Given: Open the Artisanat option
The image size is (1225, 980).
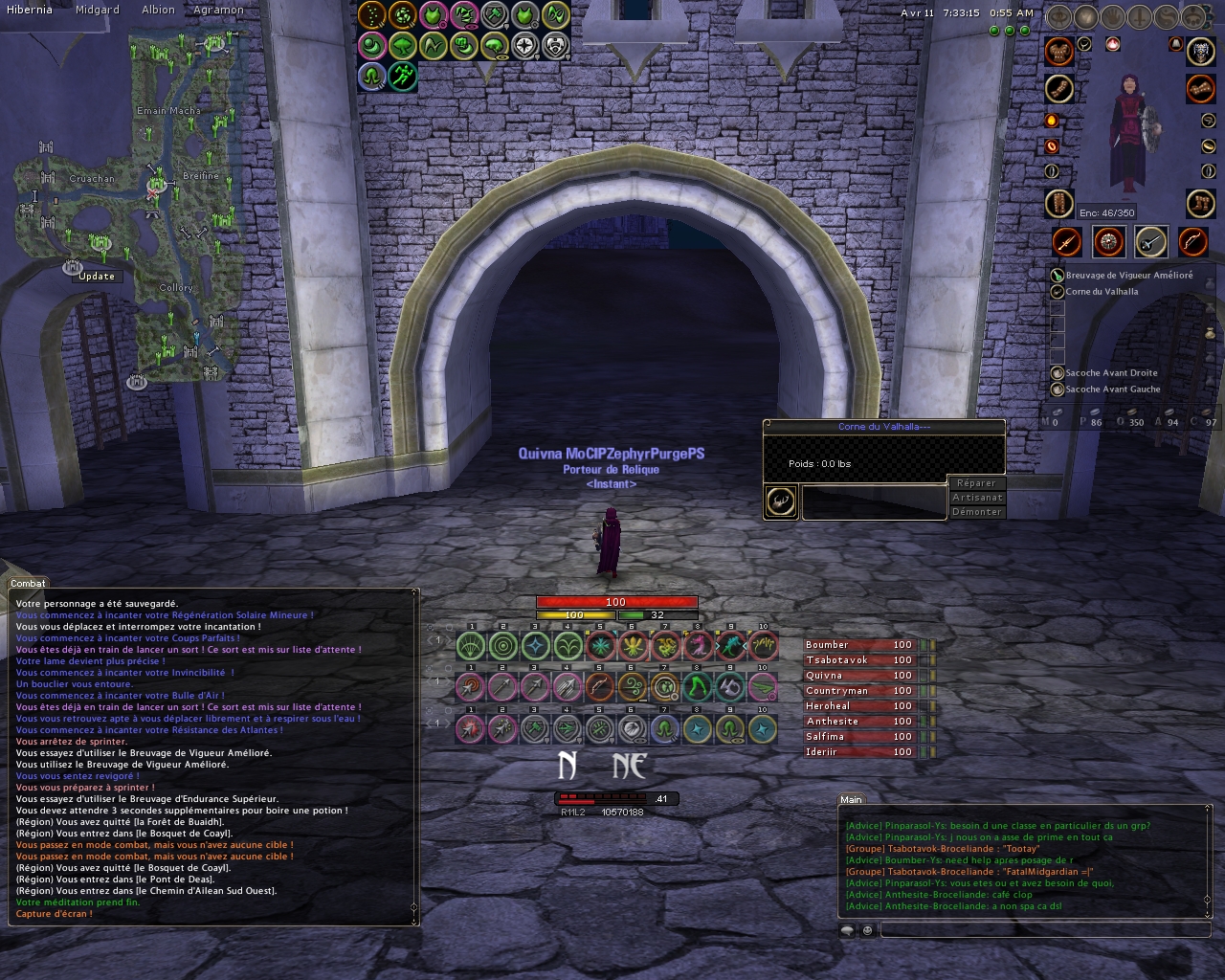Looking at the screenshot, I should pyautogui.click(x=977, y=498).
